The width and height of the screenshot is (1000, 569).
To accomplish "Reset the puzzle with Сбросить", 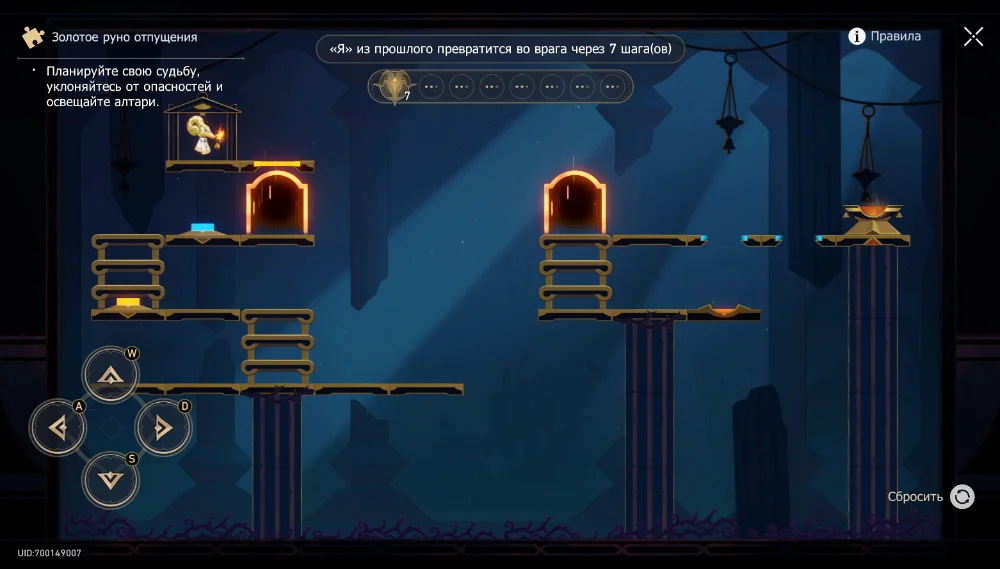I will (961, 497).
